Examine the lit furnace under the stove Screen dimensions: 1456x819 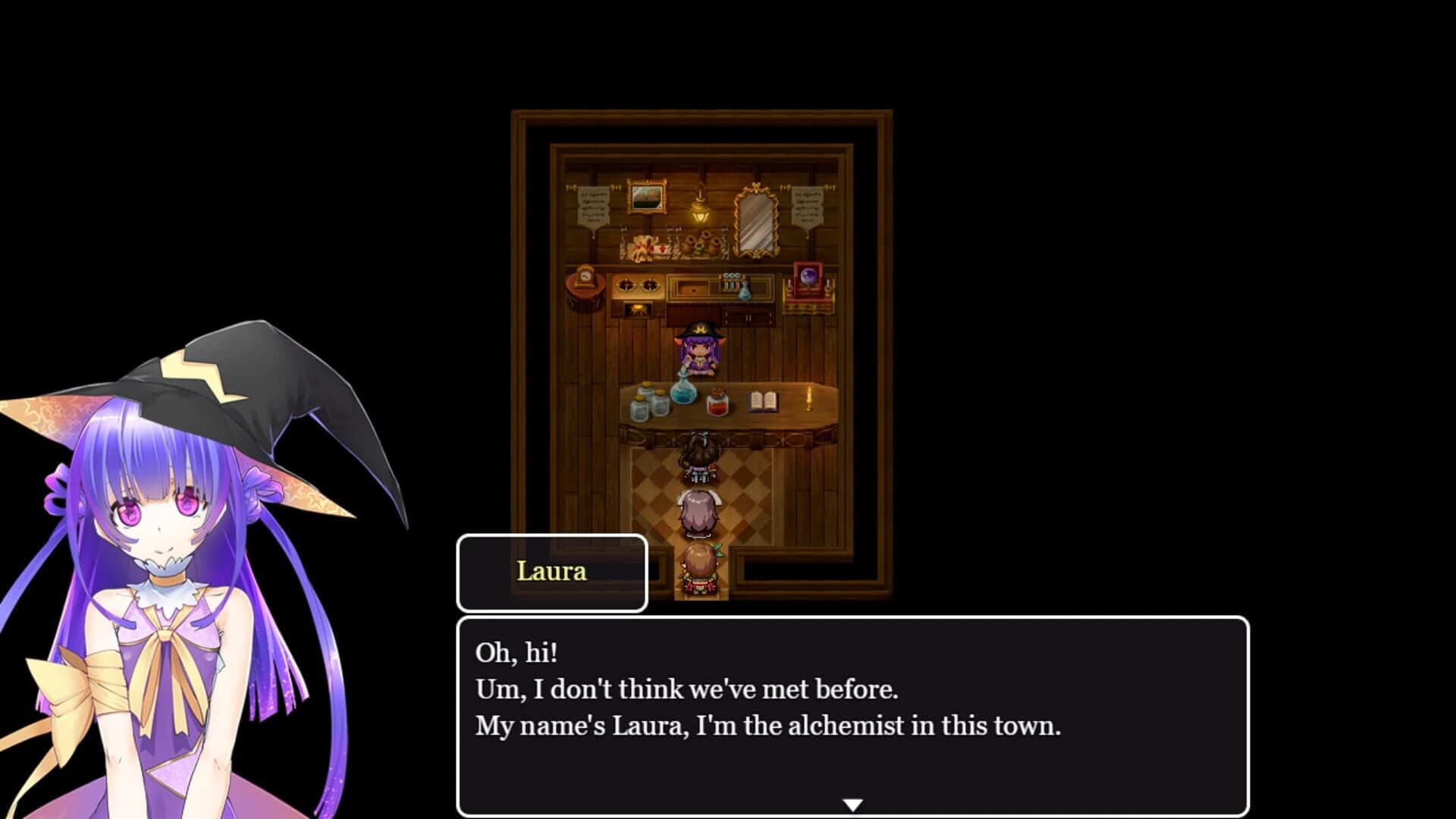pos(639,309)
